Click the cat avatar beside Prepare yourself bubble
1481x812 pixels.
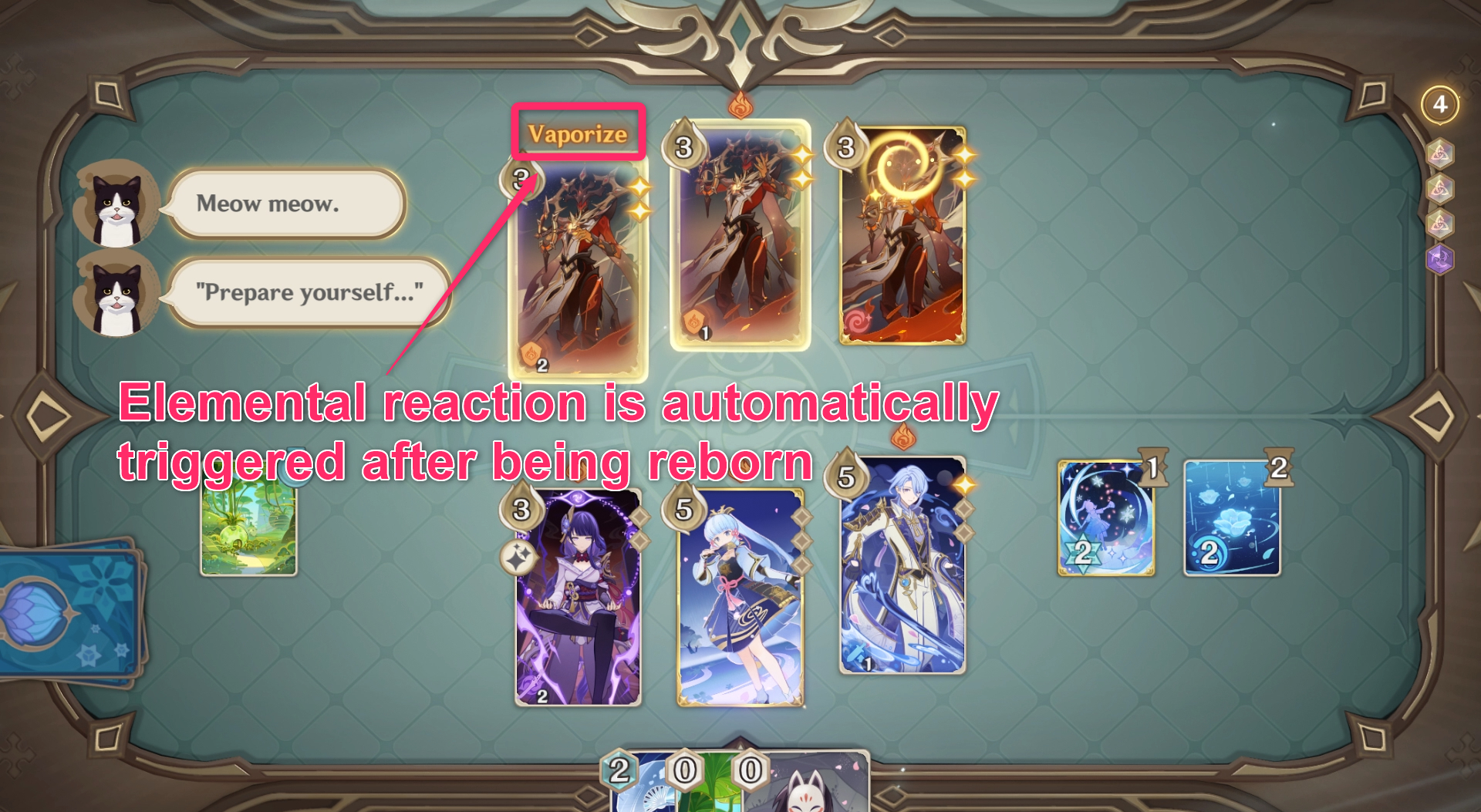[x=116, y=293]
